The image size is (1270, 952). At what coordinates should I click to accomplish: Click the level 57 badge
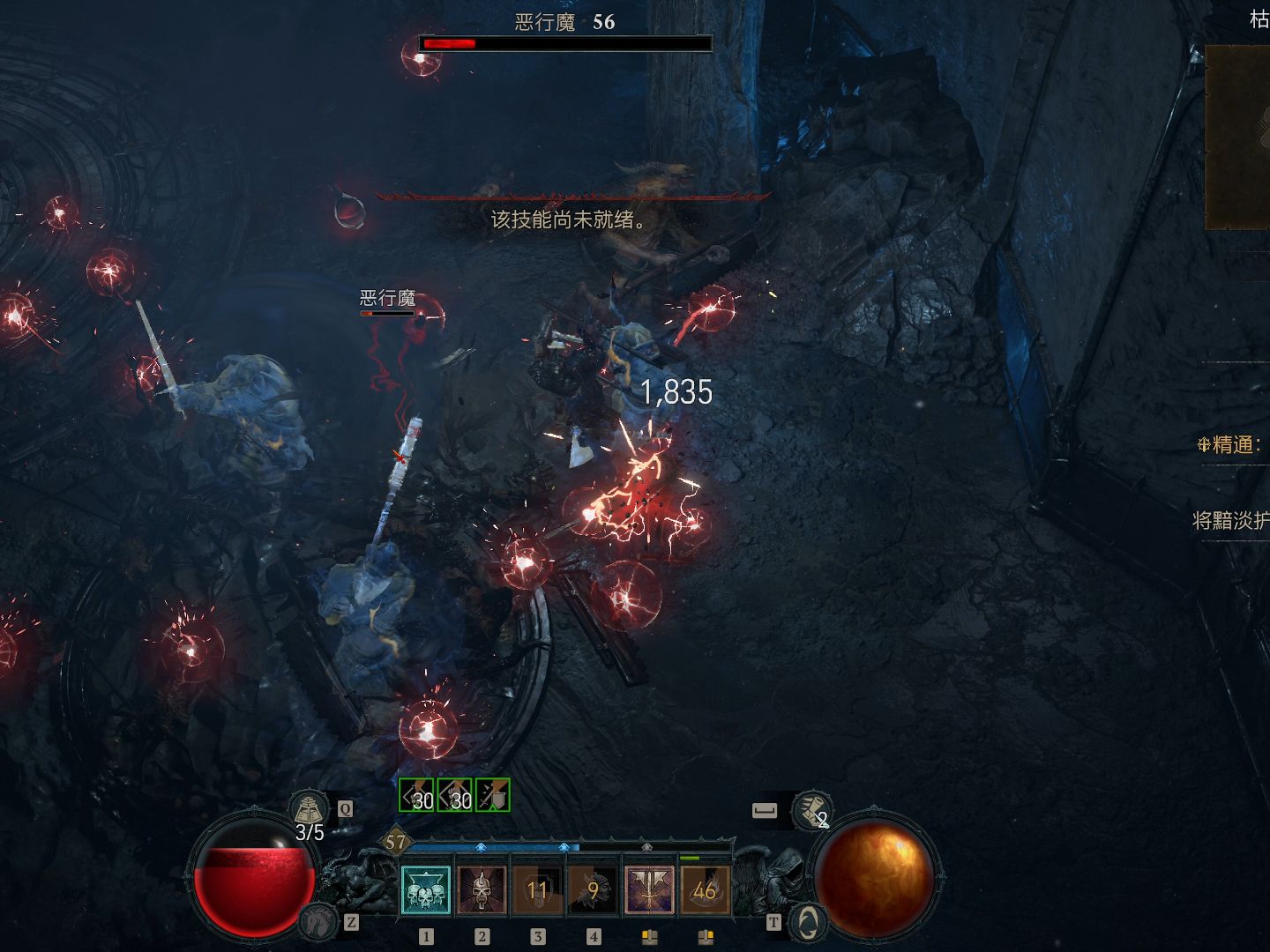click(x=395, y=842)
